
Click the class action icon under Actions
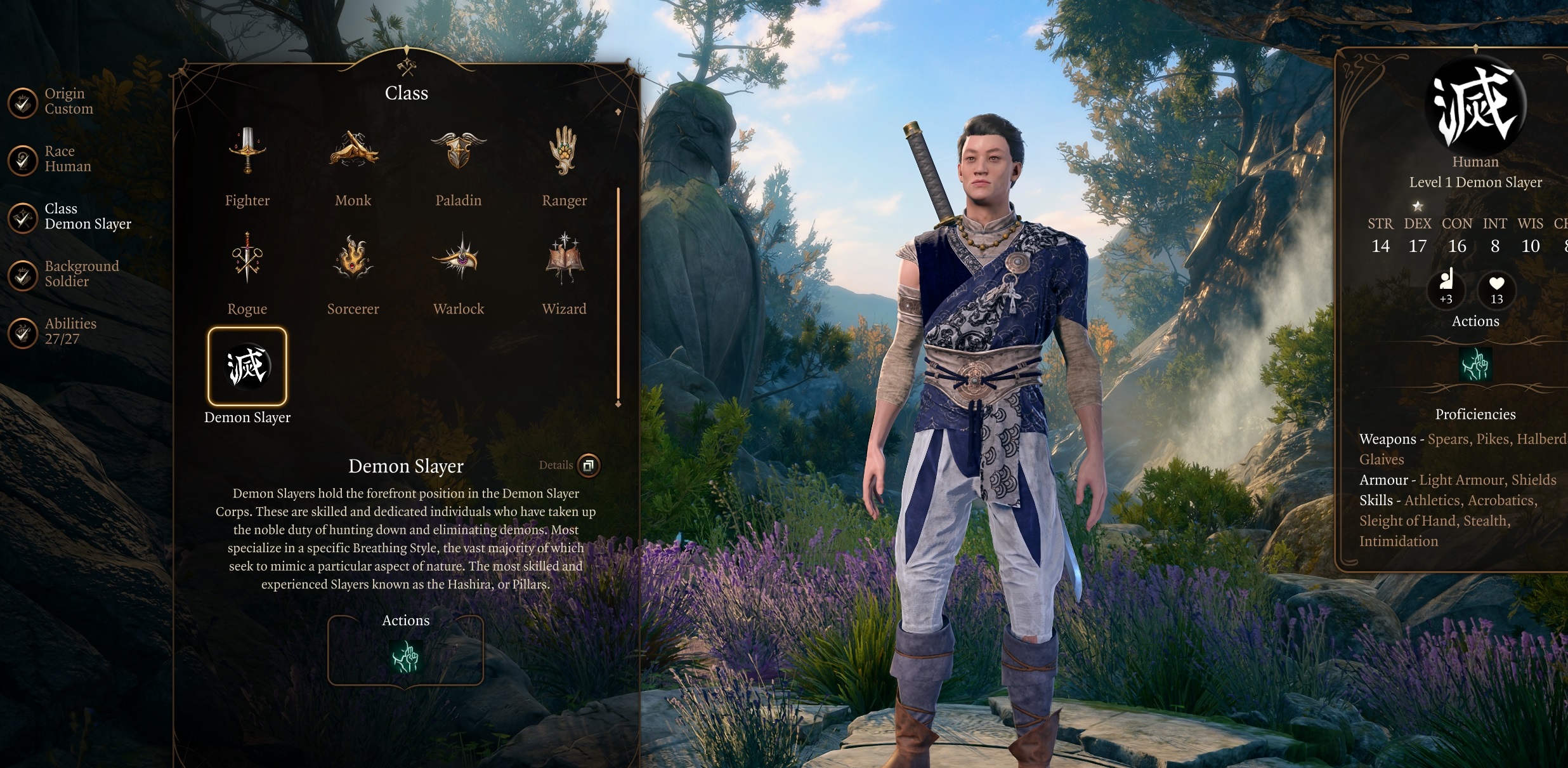pyautogui.click(x=406, y=656)
